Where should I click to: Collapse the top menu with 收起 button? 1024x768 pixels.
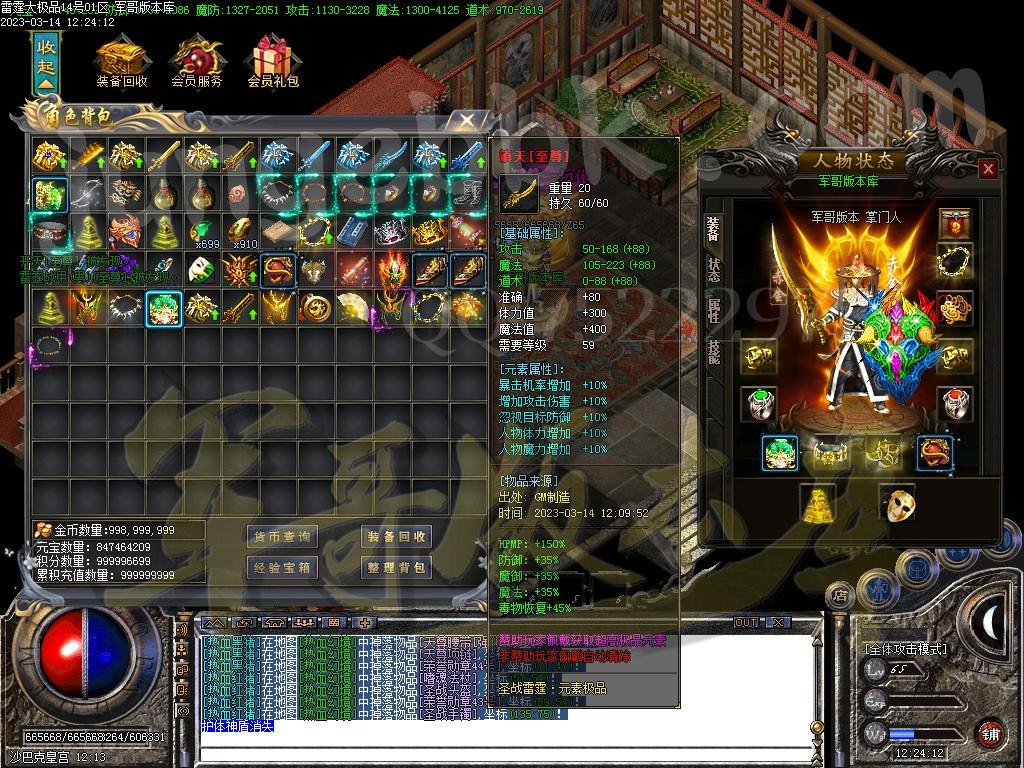[46, 65]
